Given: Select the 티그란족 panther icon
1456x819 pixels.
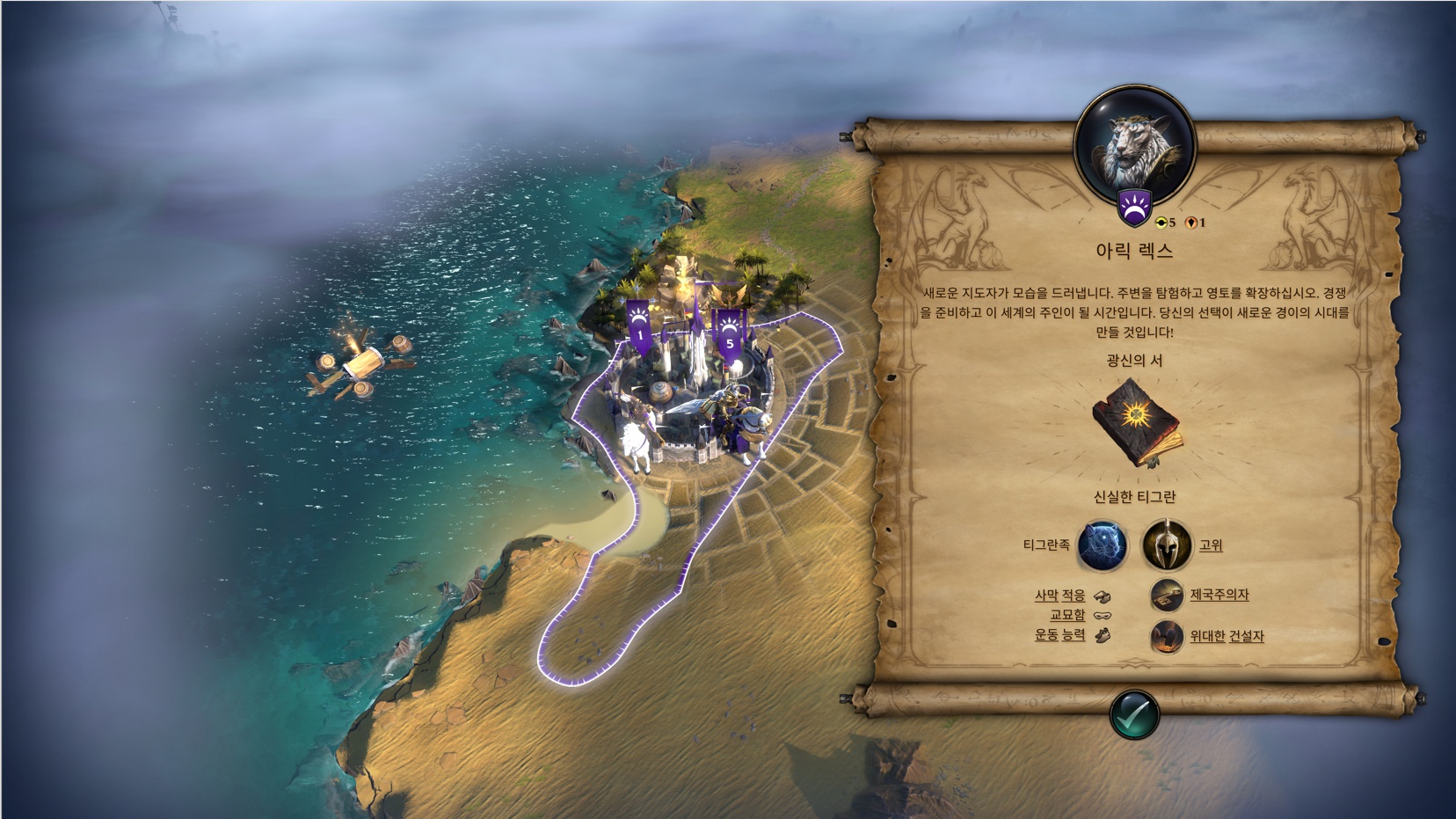Looking at the screenshot, I should coord(1103,545).
